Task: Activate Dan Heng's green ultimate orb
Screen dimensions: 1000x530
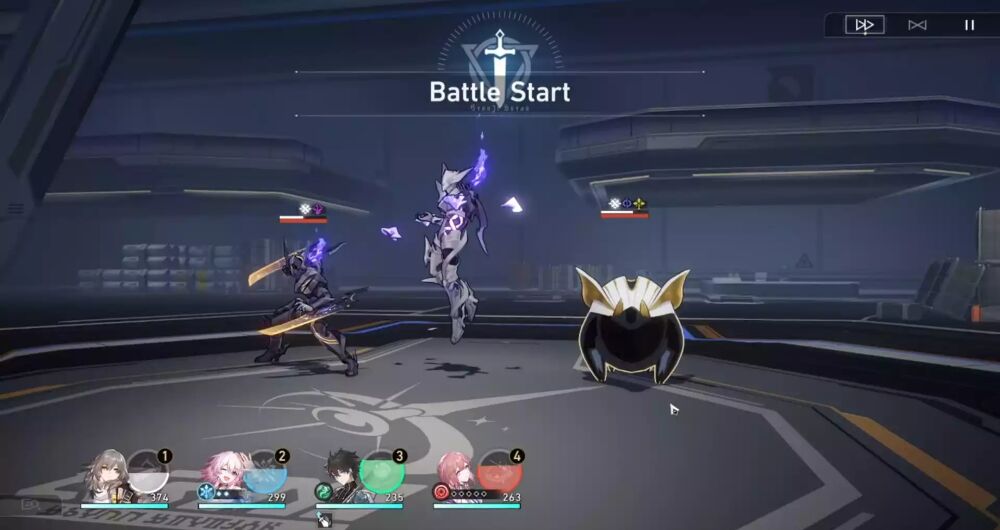Action: tap(382, 472)
